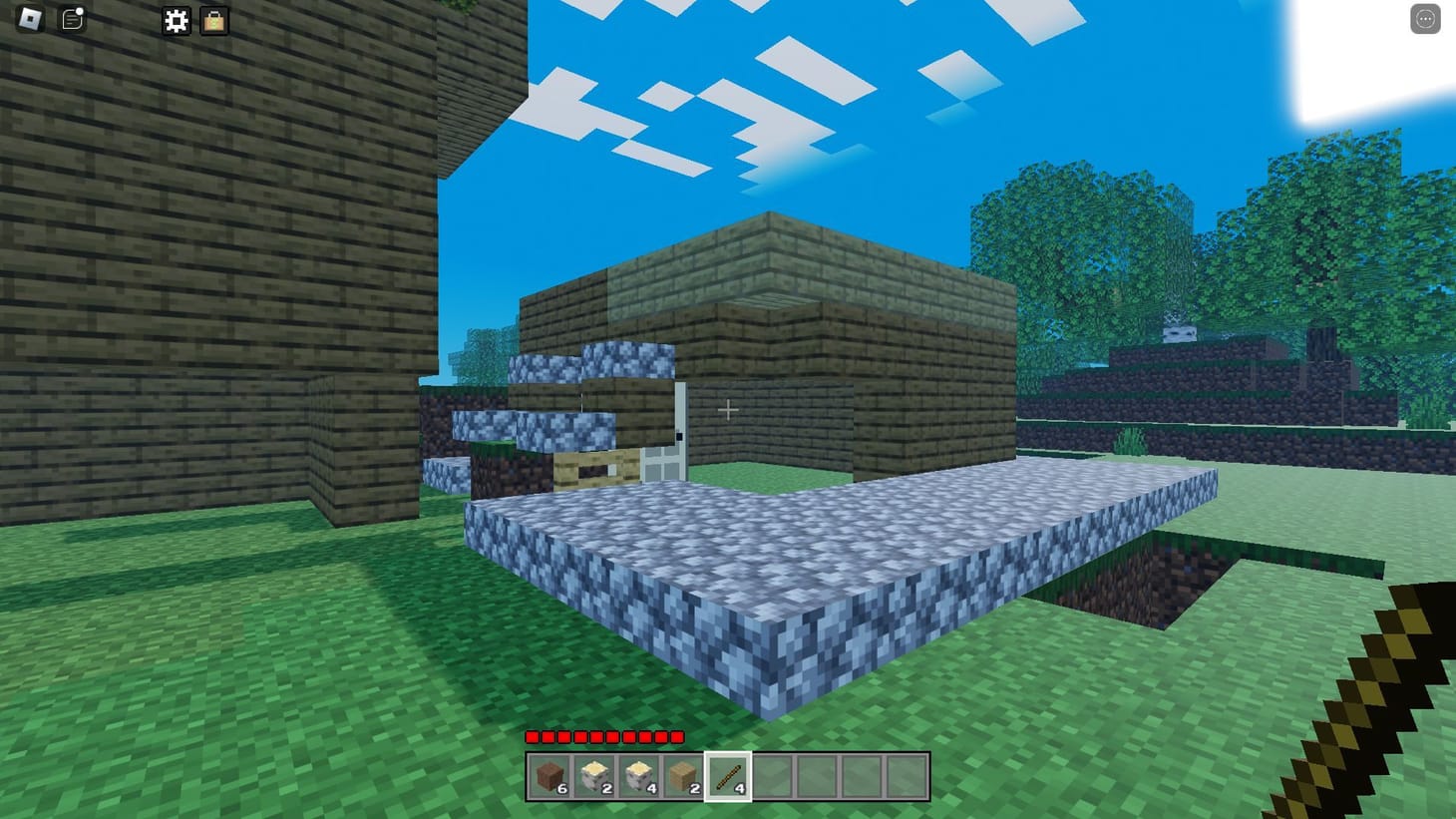Select the wooden planks in the hotbar
This screenshot has width=1456, height=819.
pos(685,774)
